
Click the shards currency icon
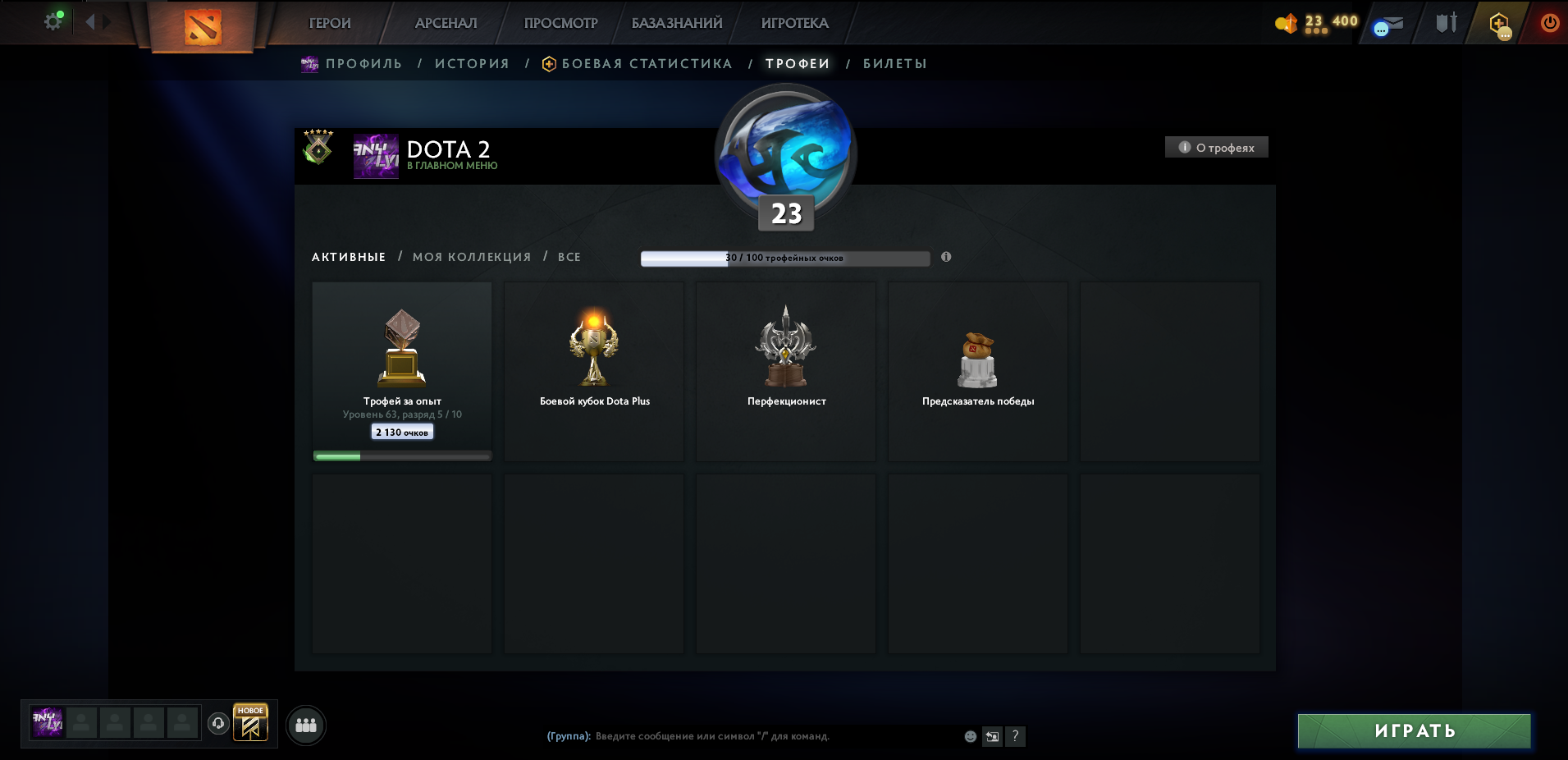coord(1291,22)
